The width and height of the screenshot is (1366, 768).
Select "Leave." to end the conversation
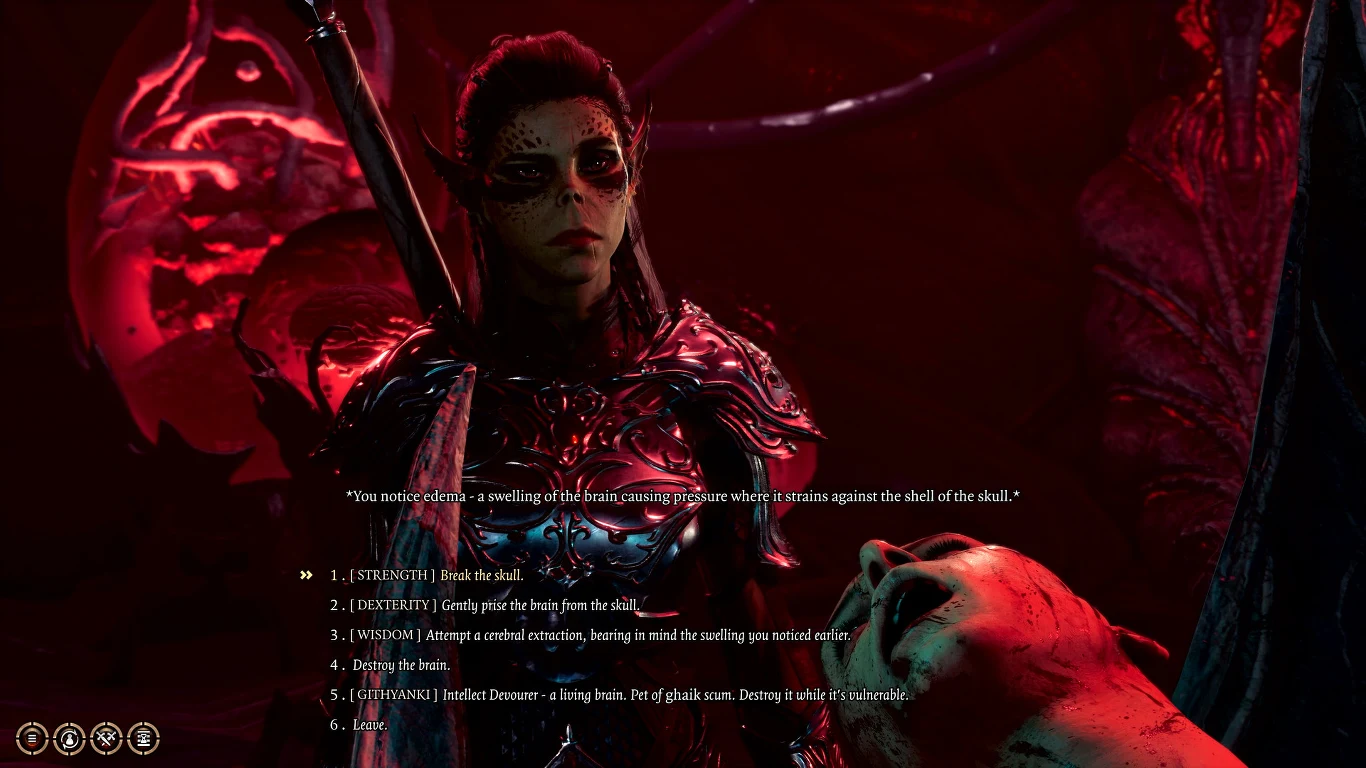368,725
